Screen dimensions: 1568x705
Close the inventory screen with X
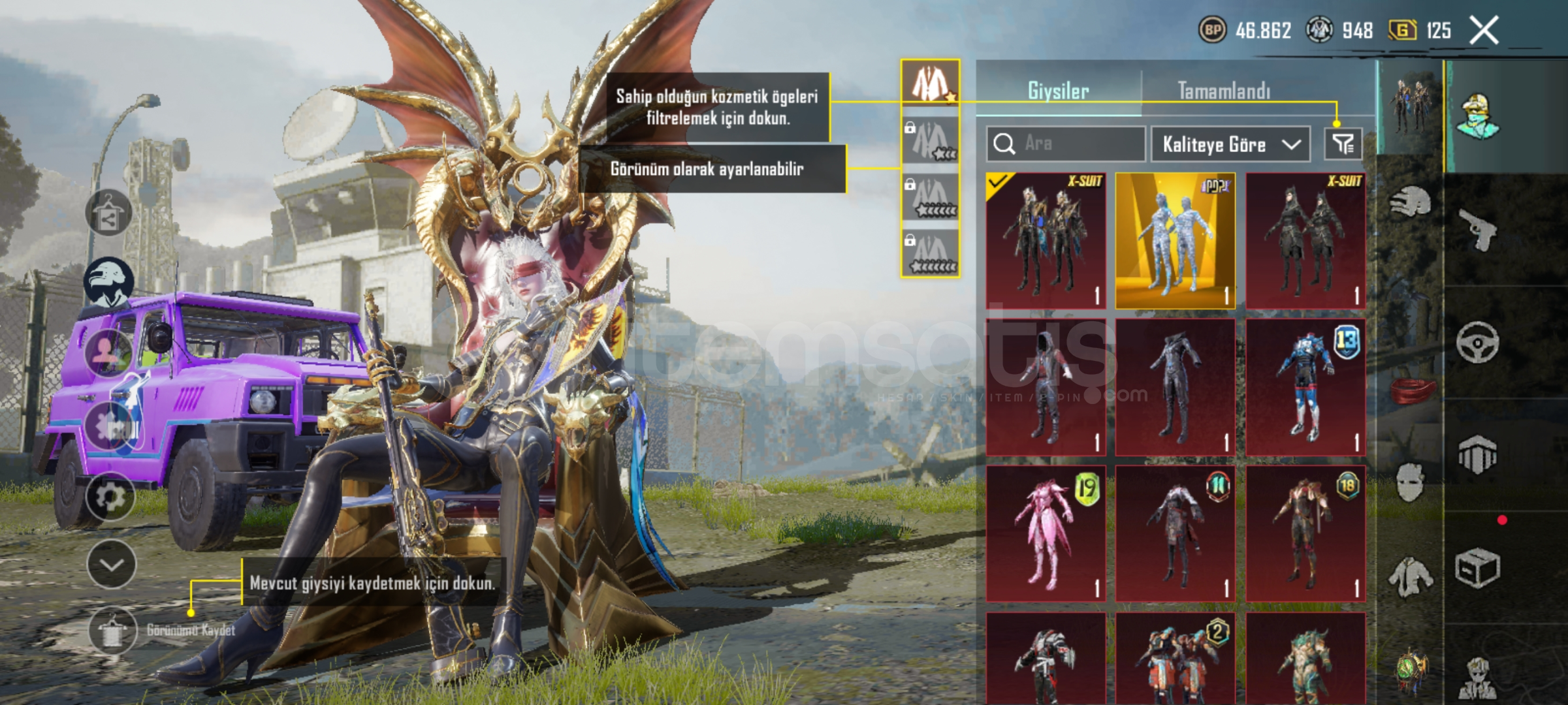[1484, 30]
